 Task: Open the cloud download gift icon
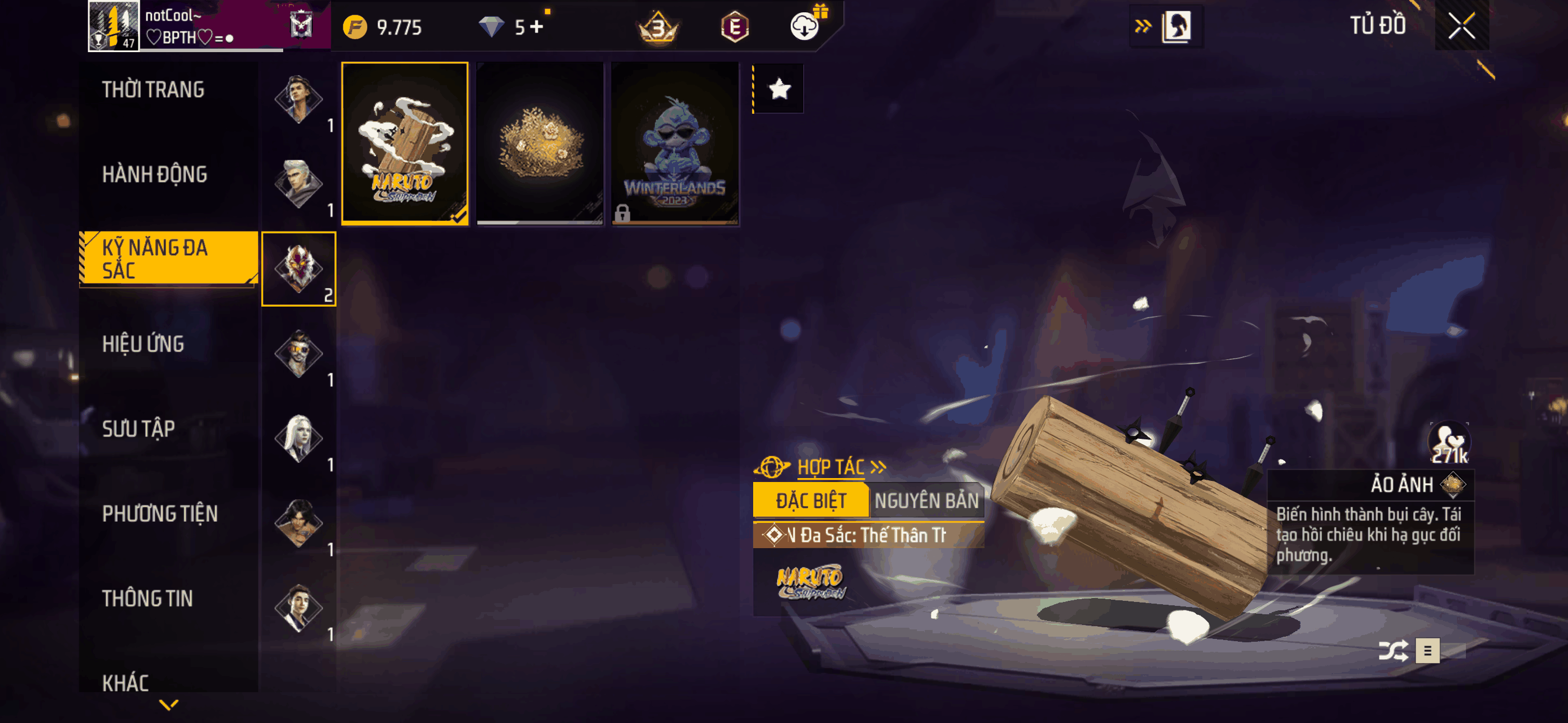(805, 27)
